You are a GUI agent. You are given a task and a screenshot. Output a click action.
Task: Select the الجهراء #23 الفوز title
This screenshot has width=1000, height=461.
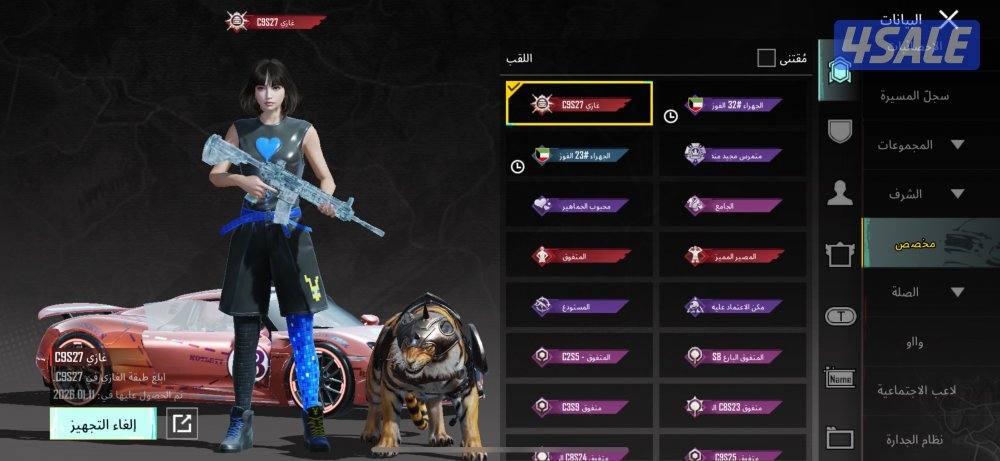(x=580, y=155)
